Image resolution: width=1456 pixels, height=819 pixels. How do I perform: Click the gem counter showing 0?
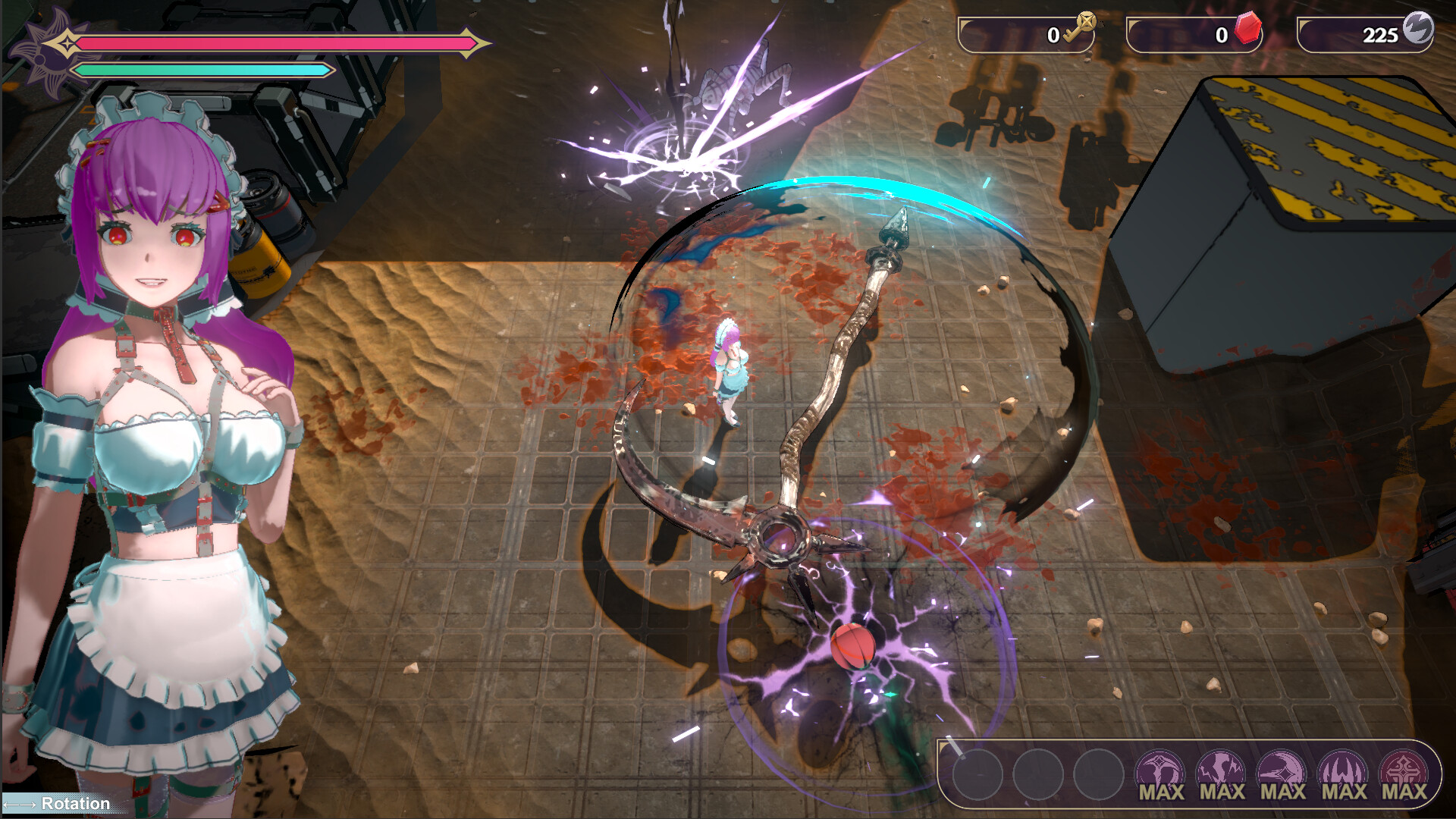click(x=1221, y=33)
